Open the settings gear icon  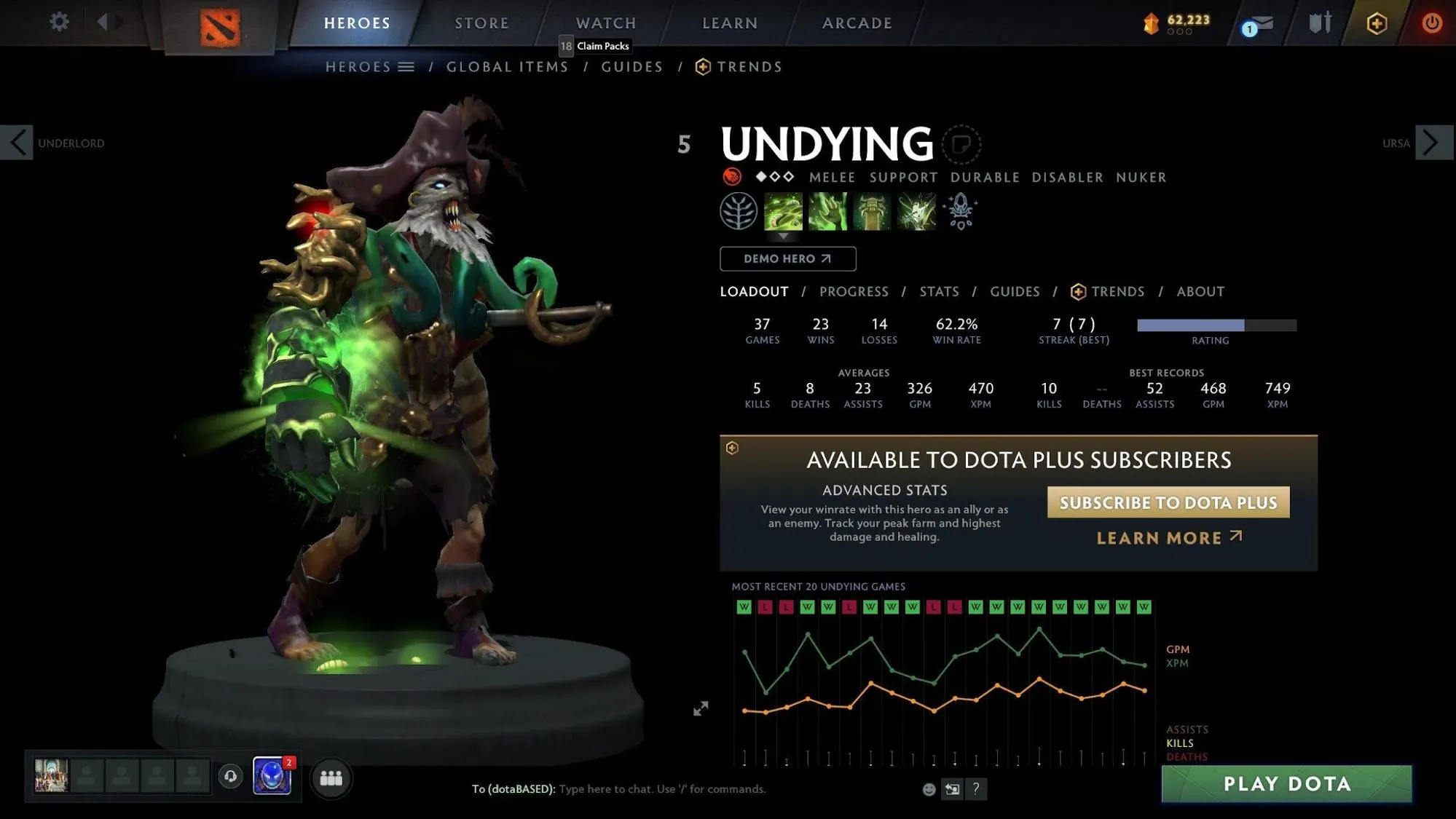59,22
